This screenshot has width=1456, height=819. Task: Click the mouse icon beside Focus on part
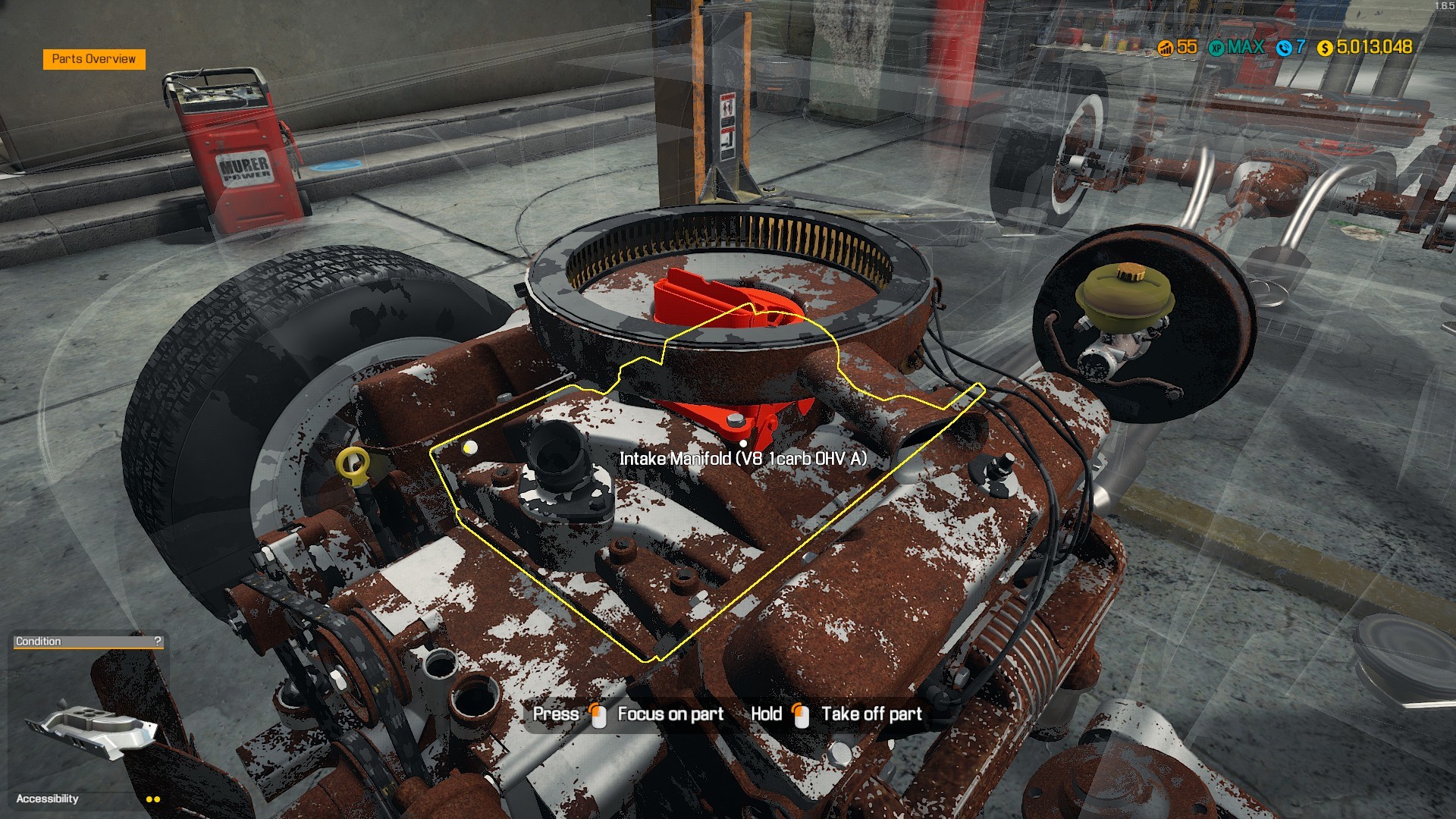coord(598,714)
